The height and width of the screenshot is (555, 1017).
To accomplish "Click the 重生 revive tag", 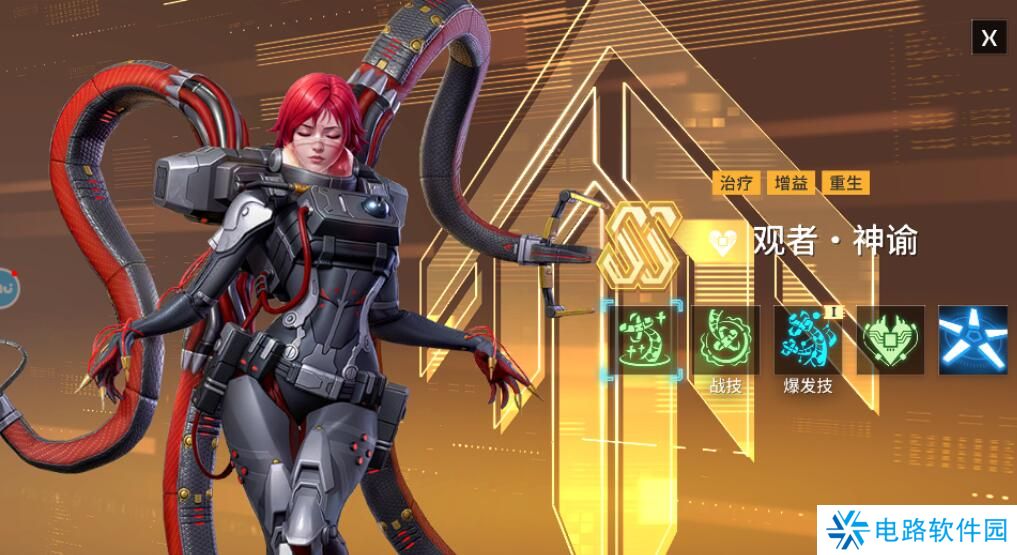I will (845, 183).
